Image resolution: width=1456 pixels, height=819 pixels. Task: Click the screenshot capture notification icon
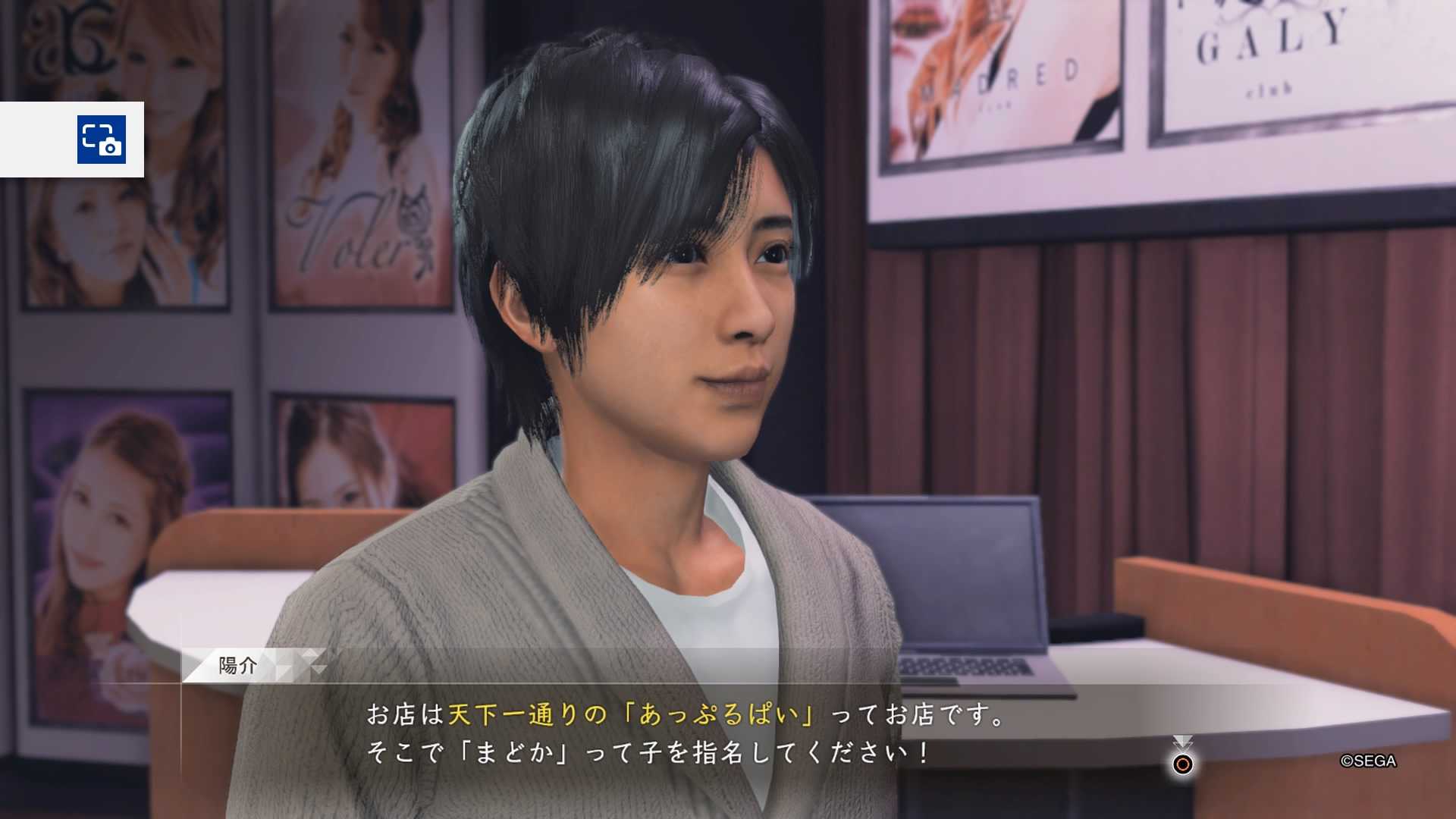pyautogui.click(x=101, y=140)
